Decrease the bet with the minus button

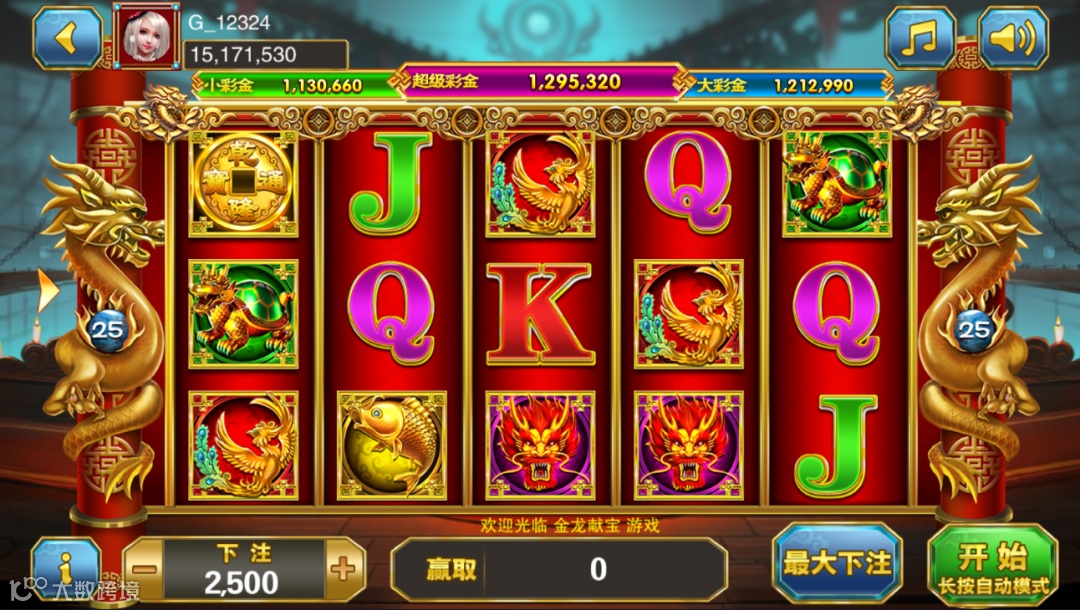tap(145, 570)
